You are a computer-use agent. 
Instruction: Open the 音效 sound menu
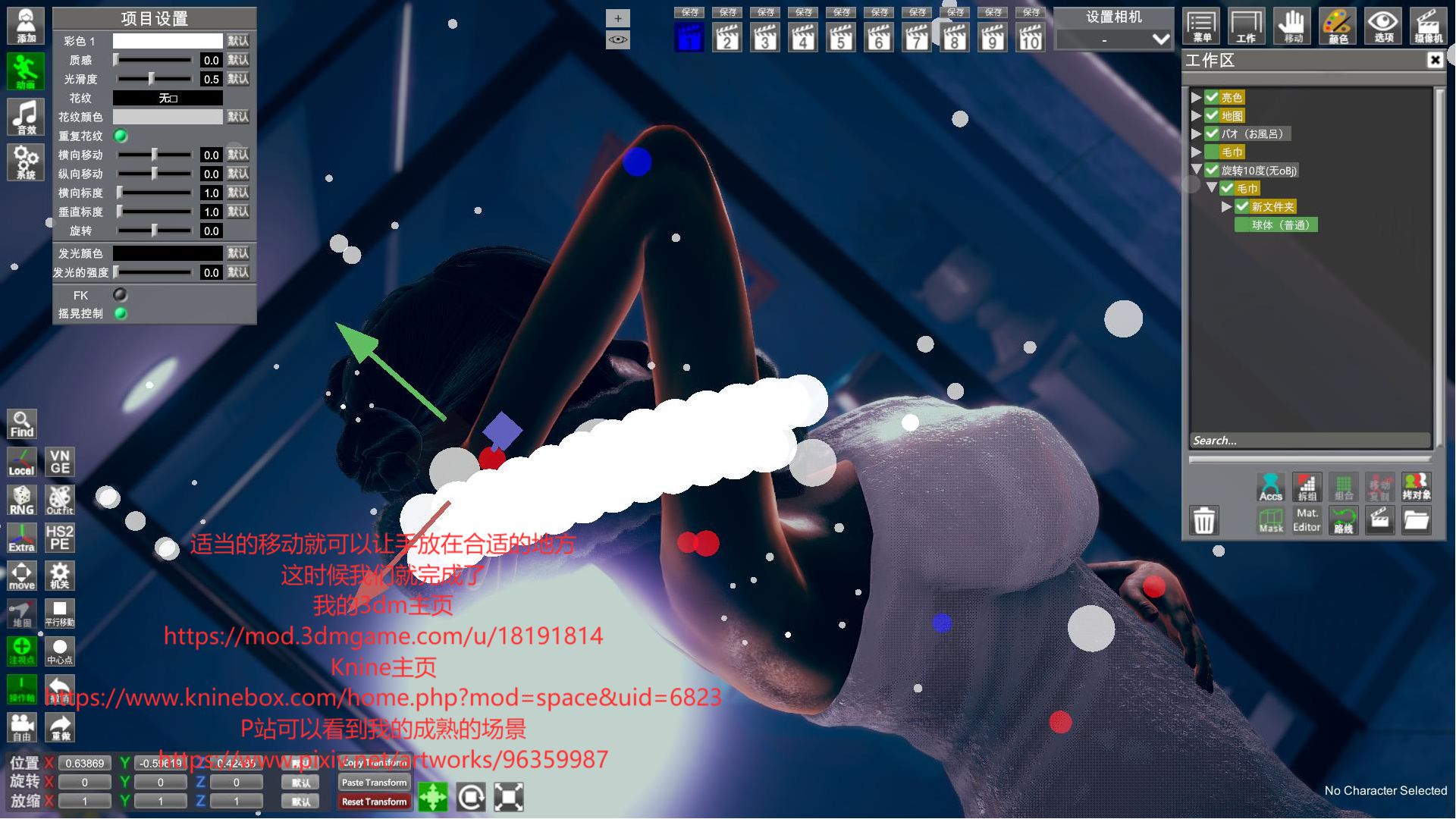[26, 117]
